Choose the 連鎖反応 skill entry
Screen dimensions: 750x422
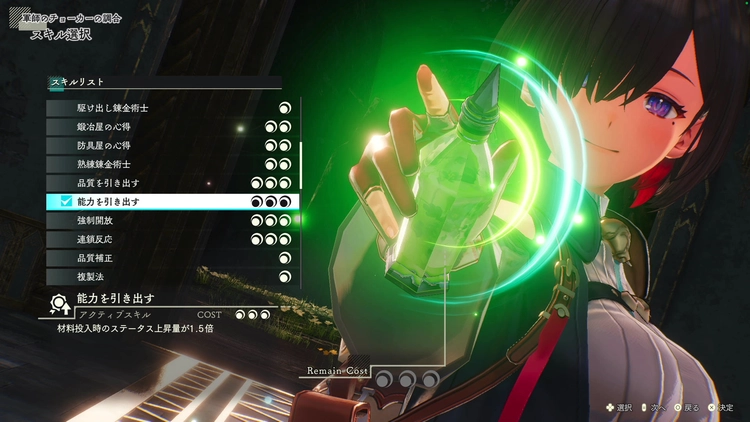(170, 240)
